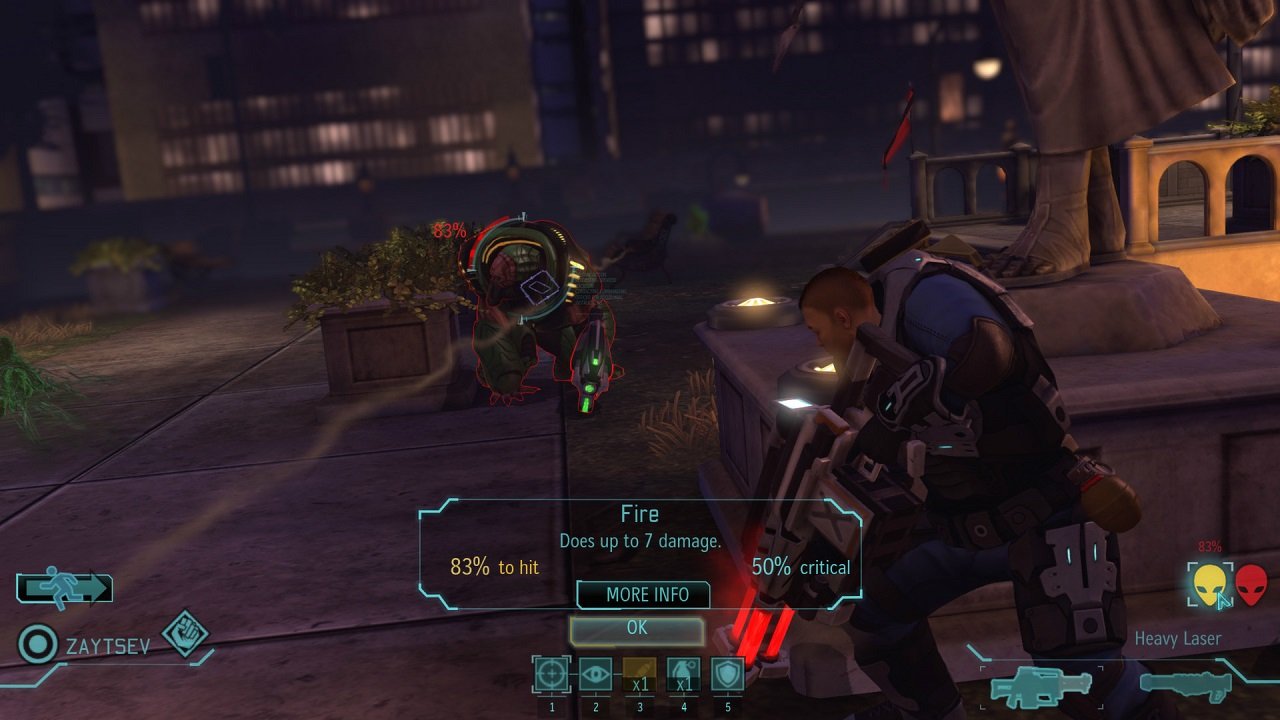Viewport: 1280px width, 720px height.
Task: Click the 50% critical readout
Action: point(800,567)
